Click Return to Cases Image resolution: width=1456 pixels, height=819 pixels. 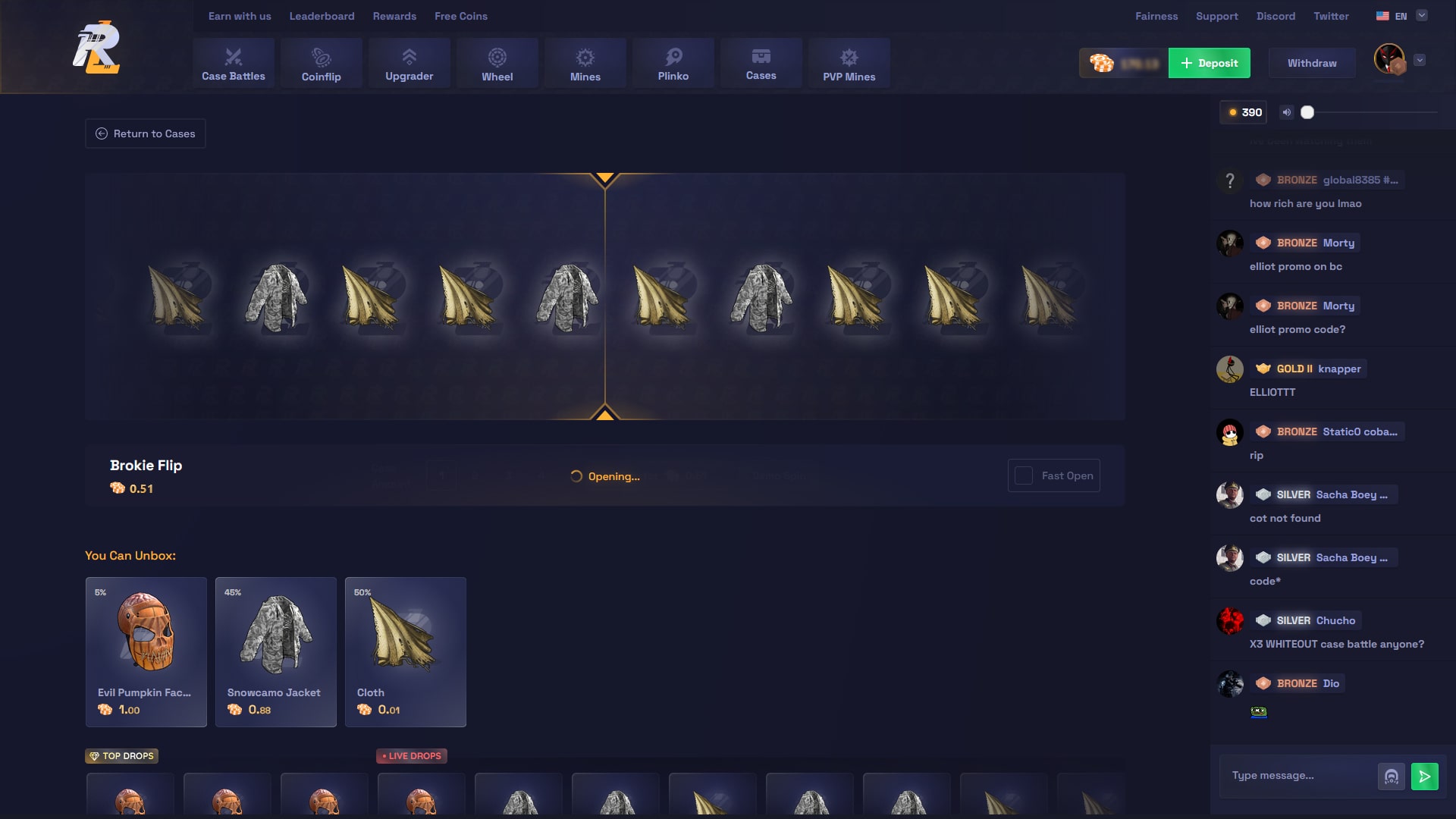[145, 133]
